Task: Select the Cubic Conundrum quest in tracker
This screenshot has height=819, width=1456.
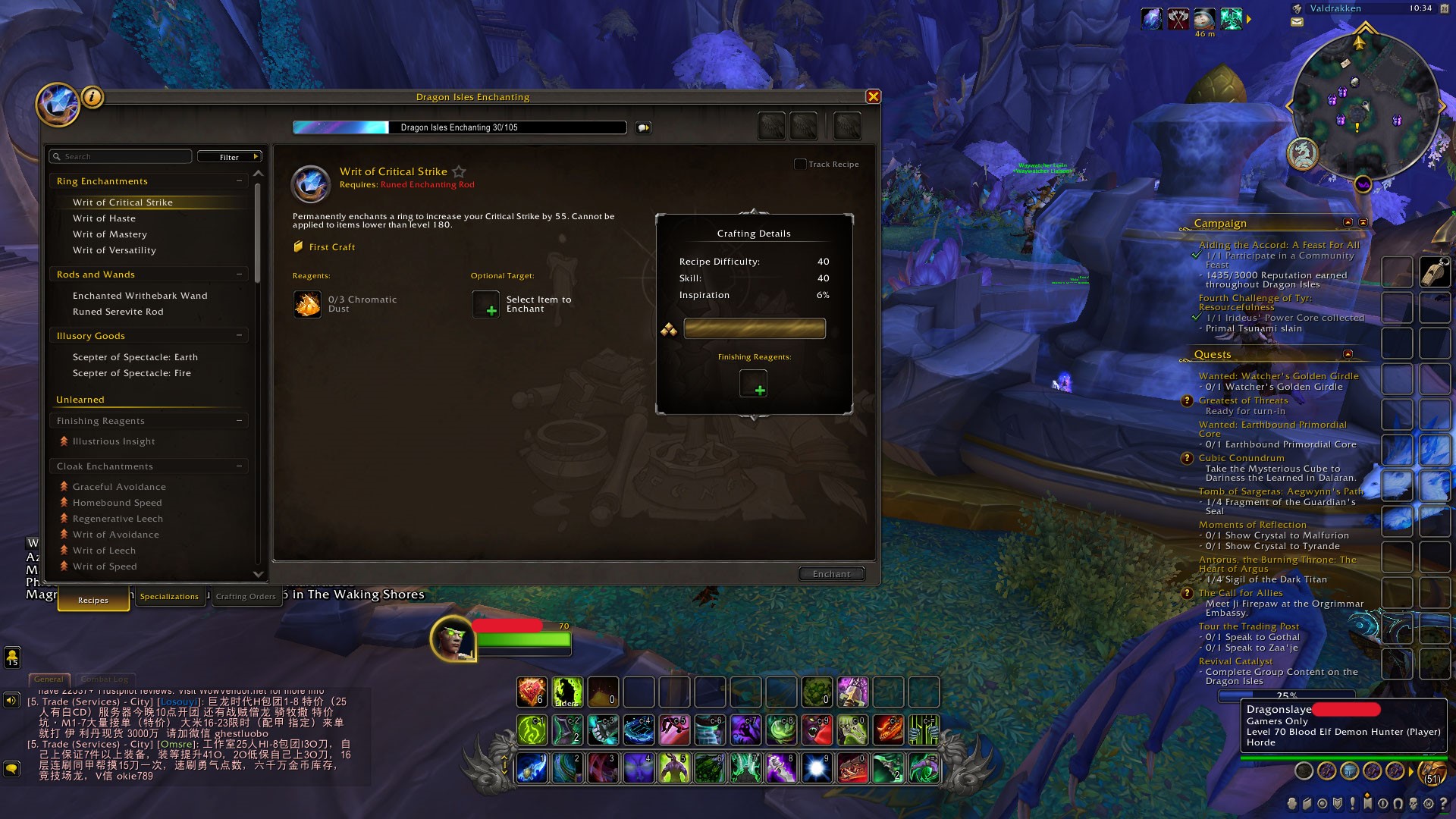Action: [x=1241, y=458]
